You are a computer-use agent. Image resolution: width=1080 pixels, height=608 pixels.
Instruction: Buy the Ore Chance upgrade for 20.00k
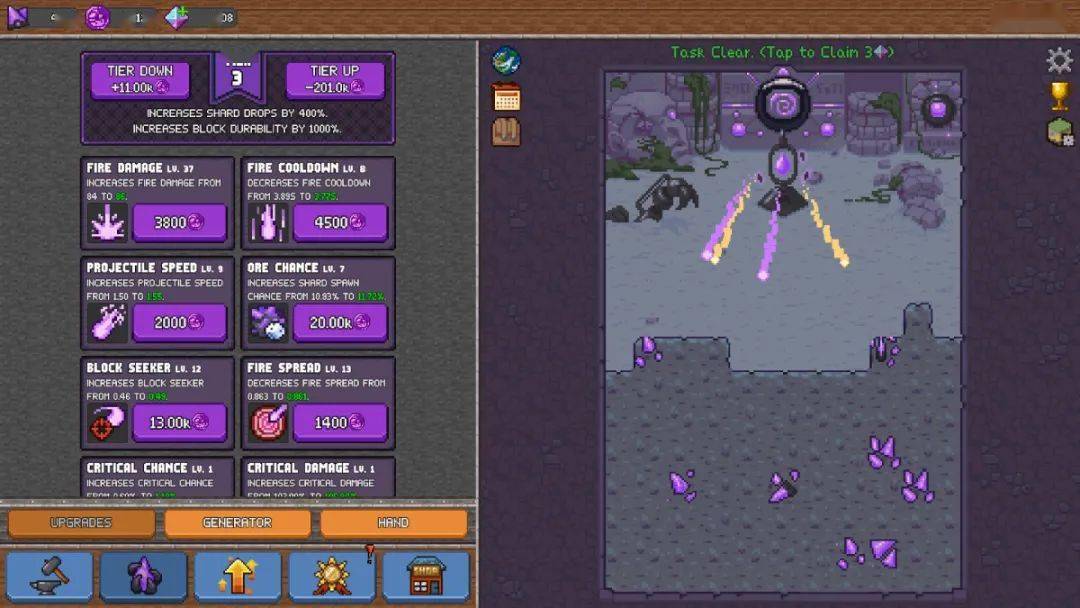pos(340,322)
